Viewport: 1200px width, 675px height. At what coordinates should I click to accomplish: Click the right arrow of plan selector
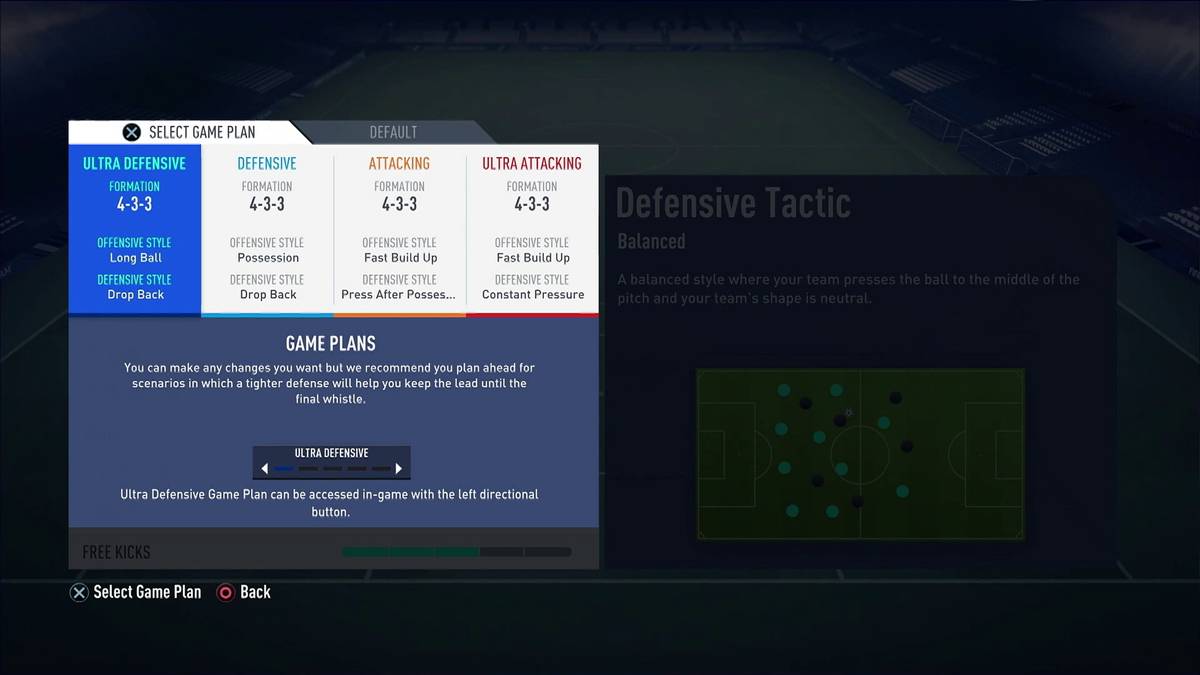[398, 468]
